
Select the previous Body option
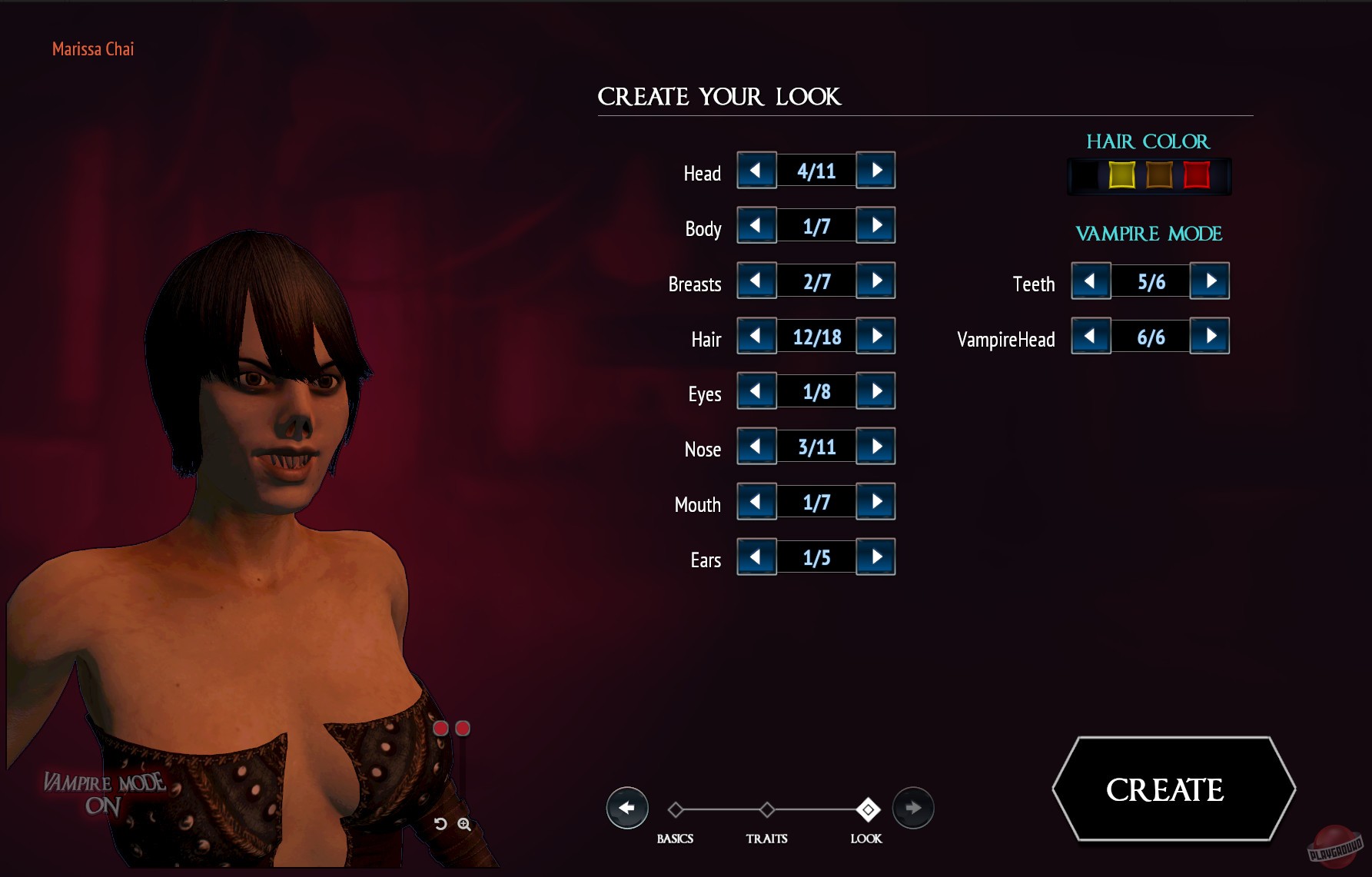[x=756, y=226]
